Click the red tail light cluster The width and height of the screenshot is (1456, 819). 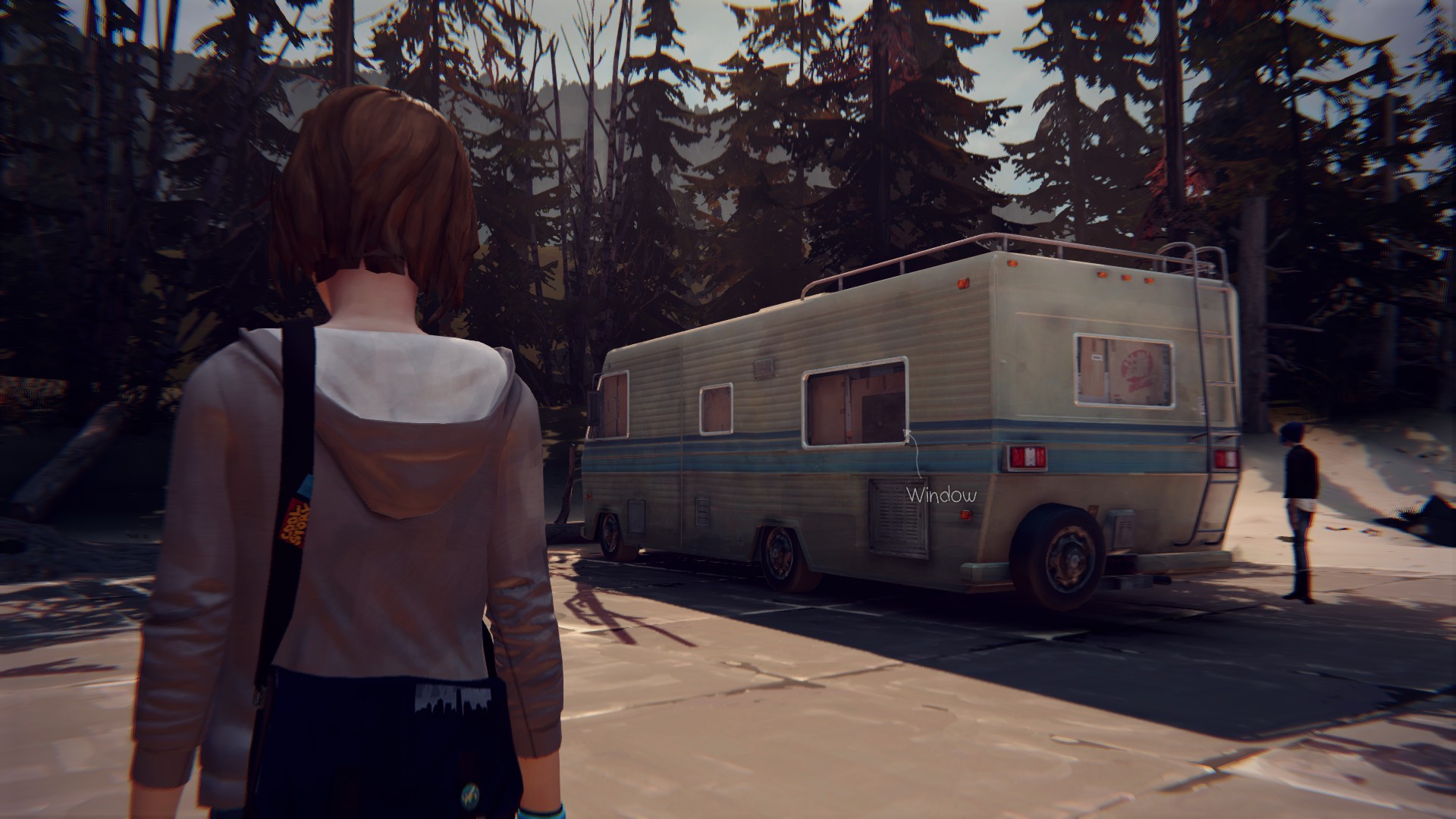(x=1026, y=457)
